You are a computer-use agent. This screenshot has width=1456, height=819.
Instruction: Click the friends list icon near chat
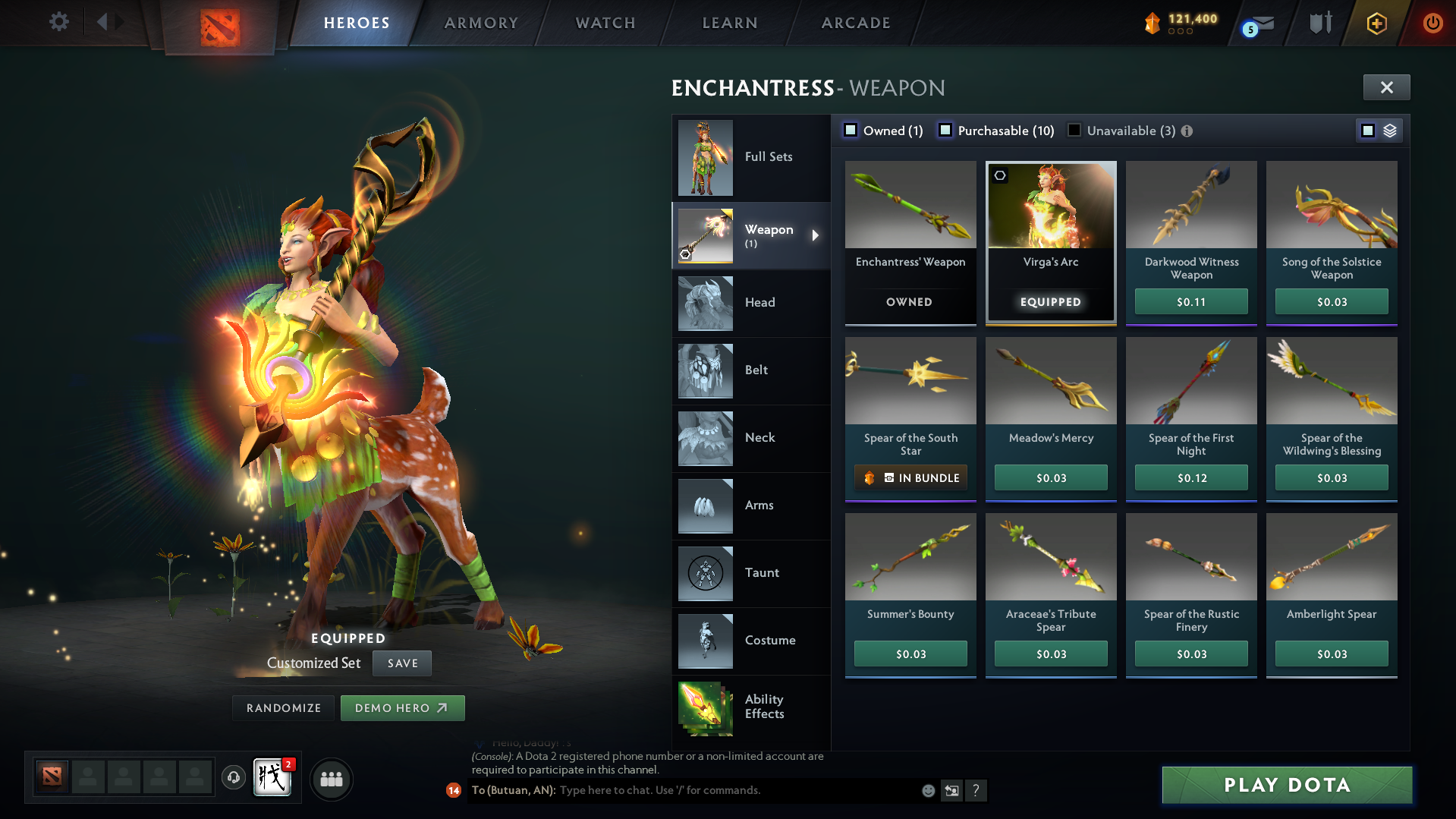pyautogui.click(x=331, y=779)
